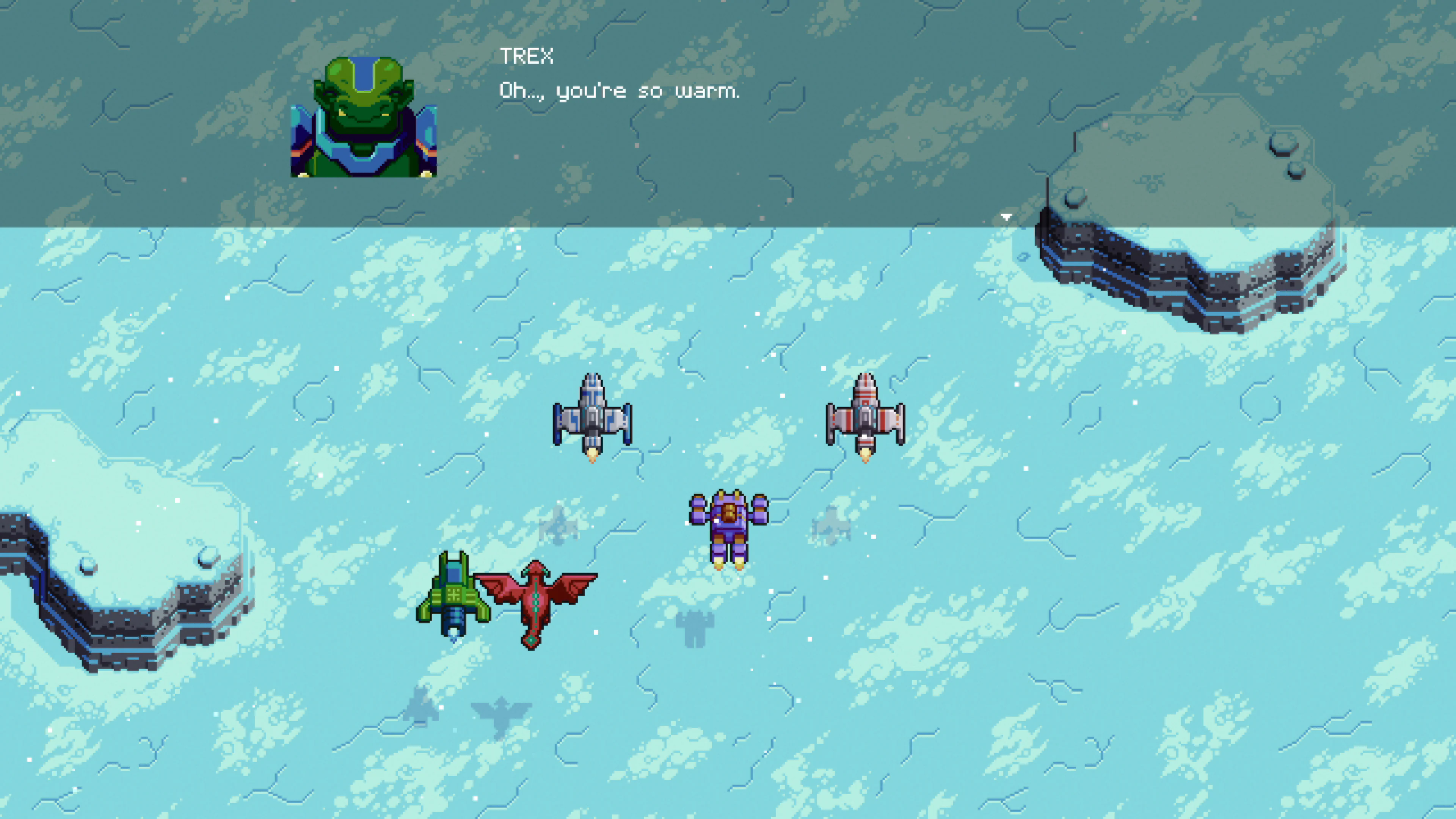This screenshot has height=819, width=1456.
Task: Click the TREX name label
Action: (x=527, y=55)
